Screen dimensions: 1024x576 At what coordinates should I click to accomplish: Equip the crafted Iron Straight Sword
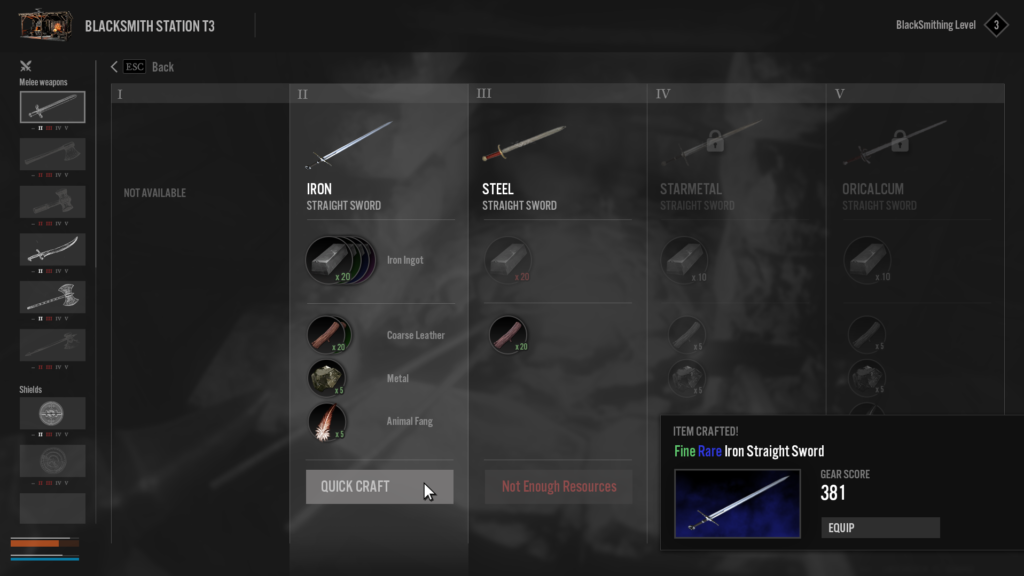880,527
